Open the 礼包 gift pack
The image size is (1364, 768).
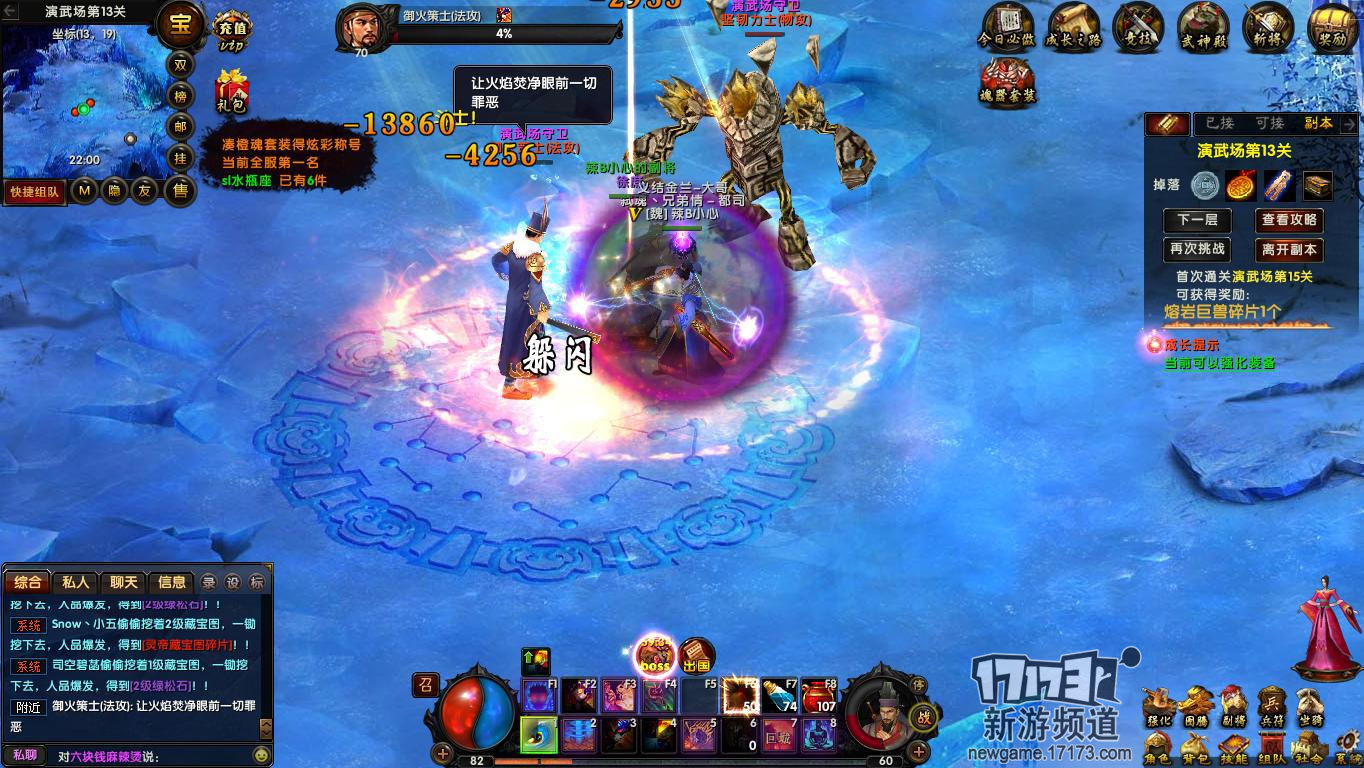231,92
